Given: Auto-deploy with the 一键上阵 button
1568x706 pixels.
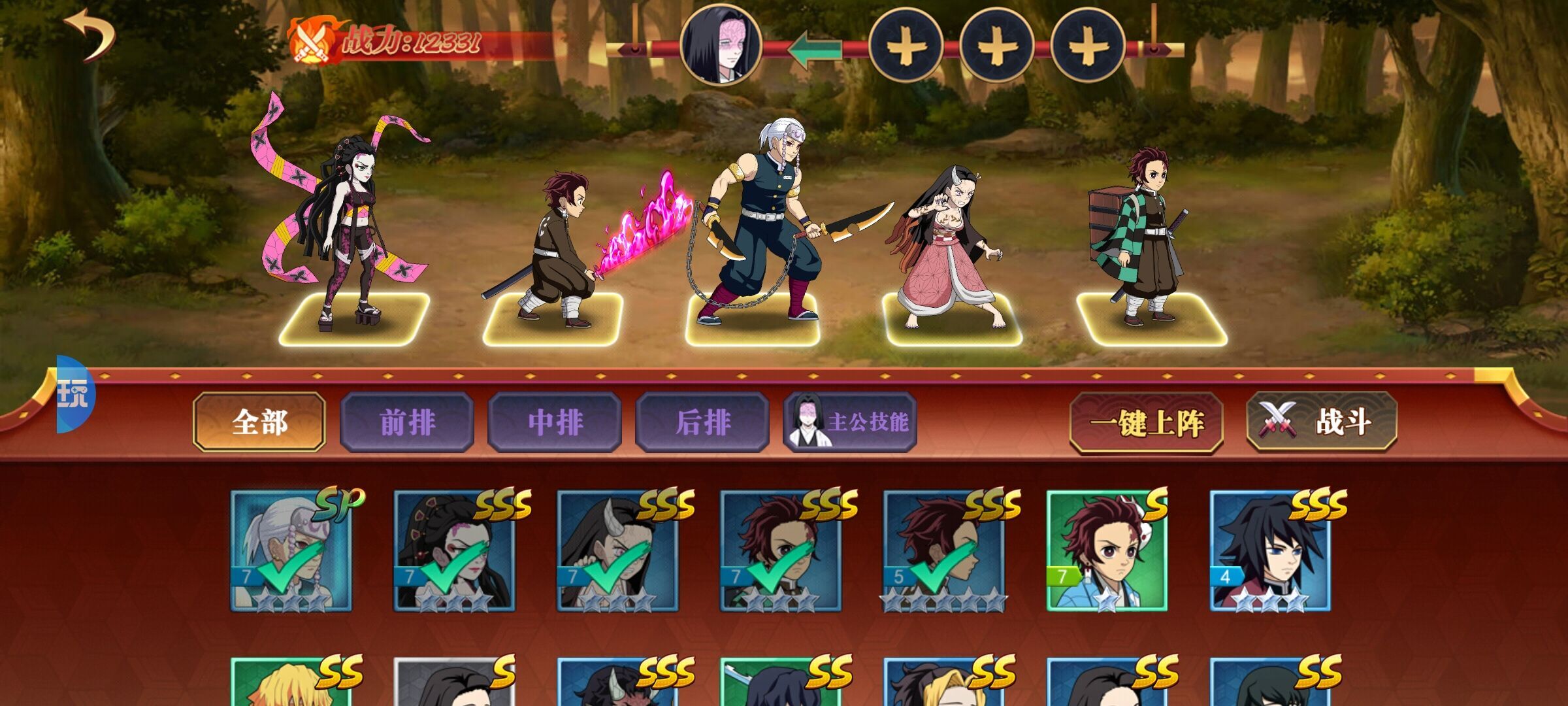Looking at the screenshot, I should click(x=1146, y=423).
